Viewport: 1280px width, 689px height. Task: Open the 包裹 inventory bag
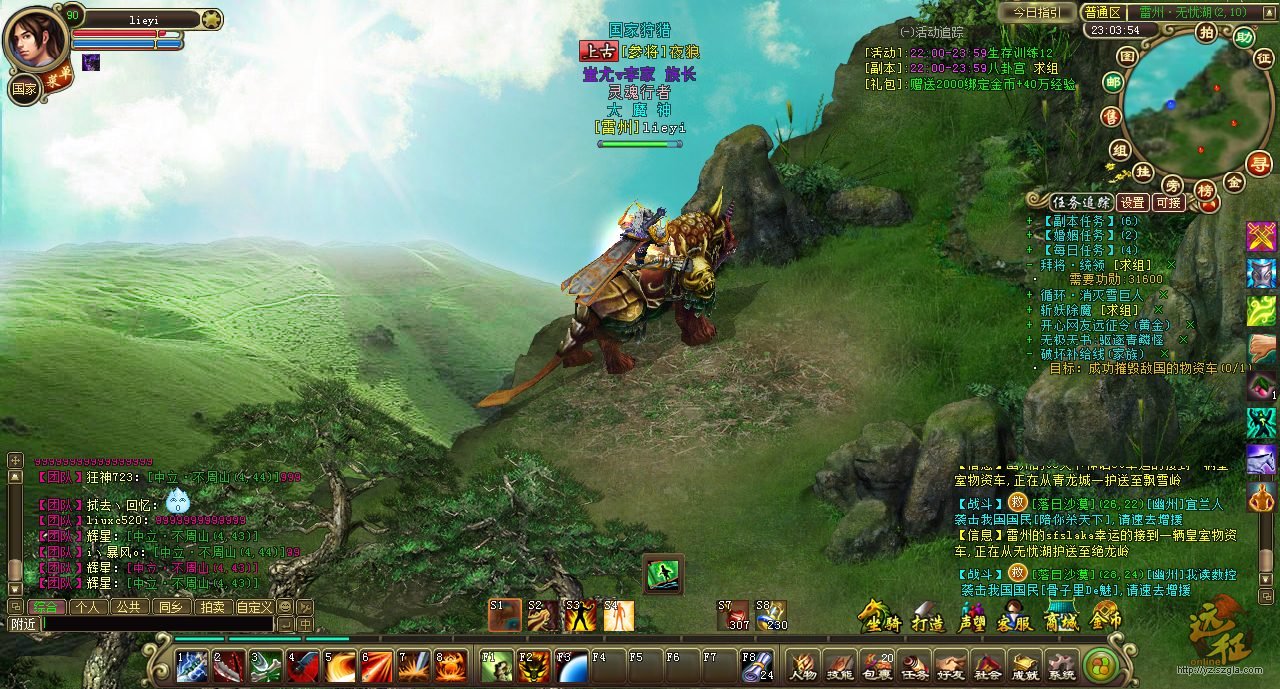coord(876,665)
